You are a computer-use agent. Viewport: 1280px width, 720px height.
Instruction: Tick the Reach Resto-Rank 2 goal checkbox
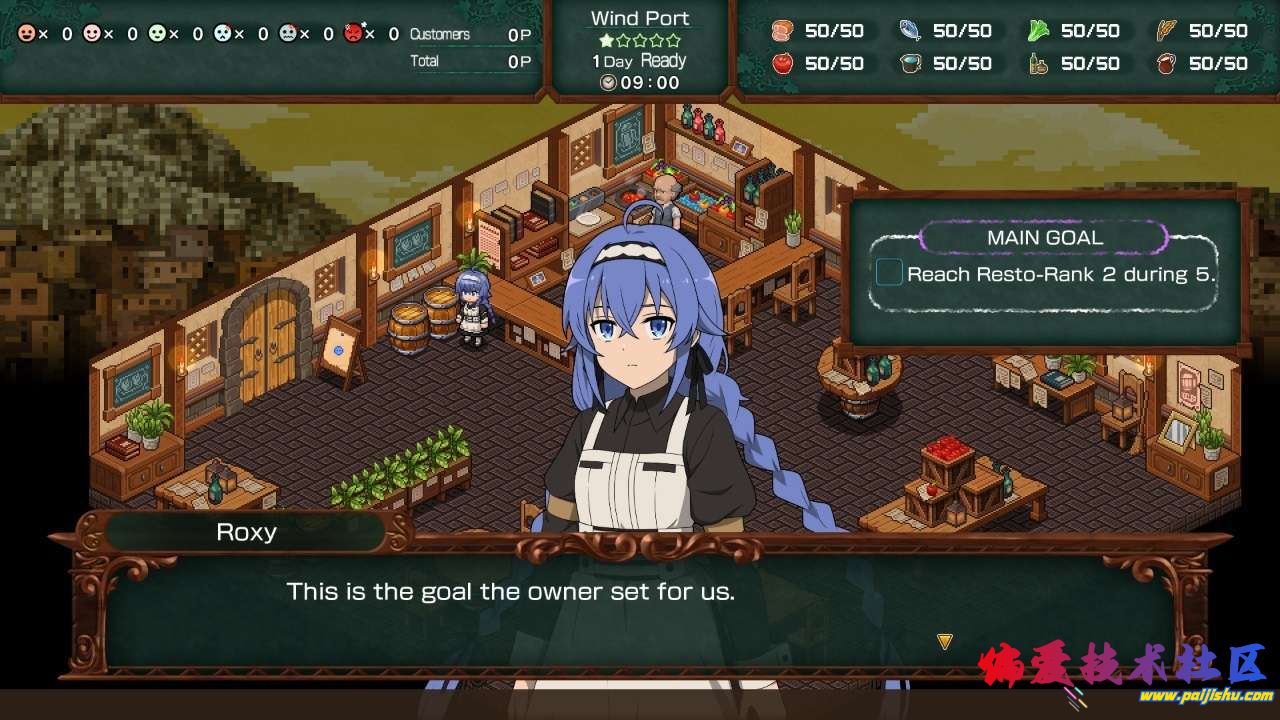click(x=889, y=272)
